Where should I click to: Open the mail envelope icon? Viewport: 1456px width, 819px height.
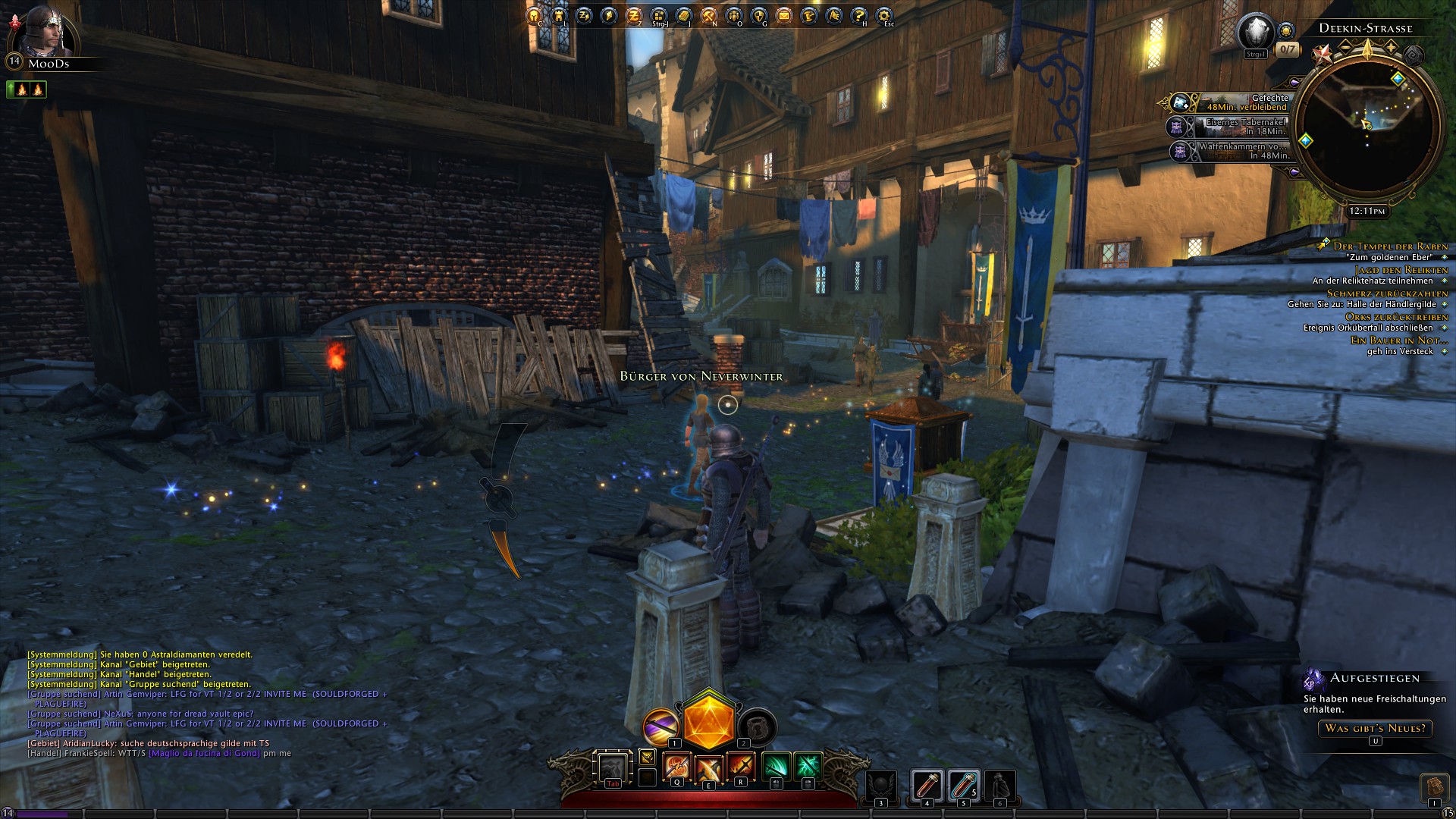point(784,15)
